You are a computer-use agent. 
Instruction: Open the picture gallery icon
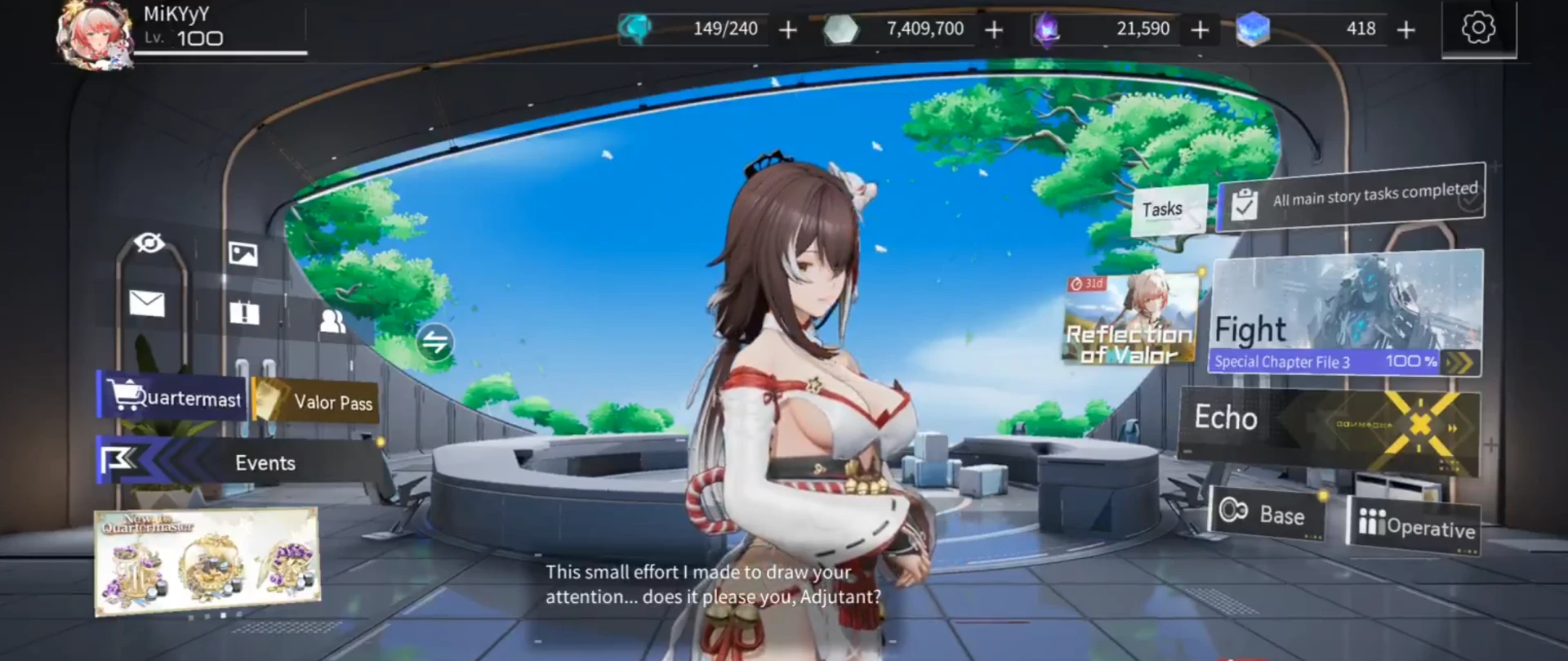[x=243, y=254]
